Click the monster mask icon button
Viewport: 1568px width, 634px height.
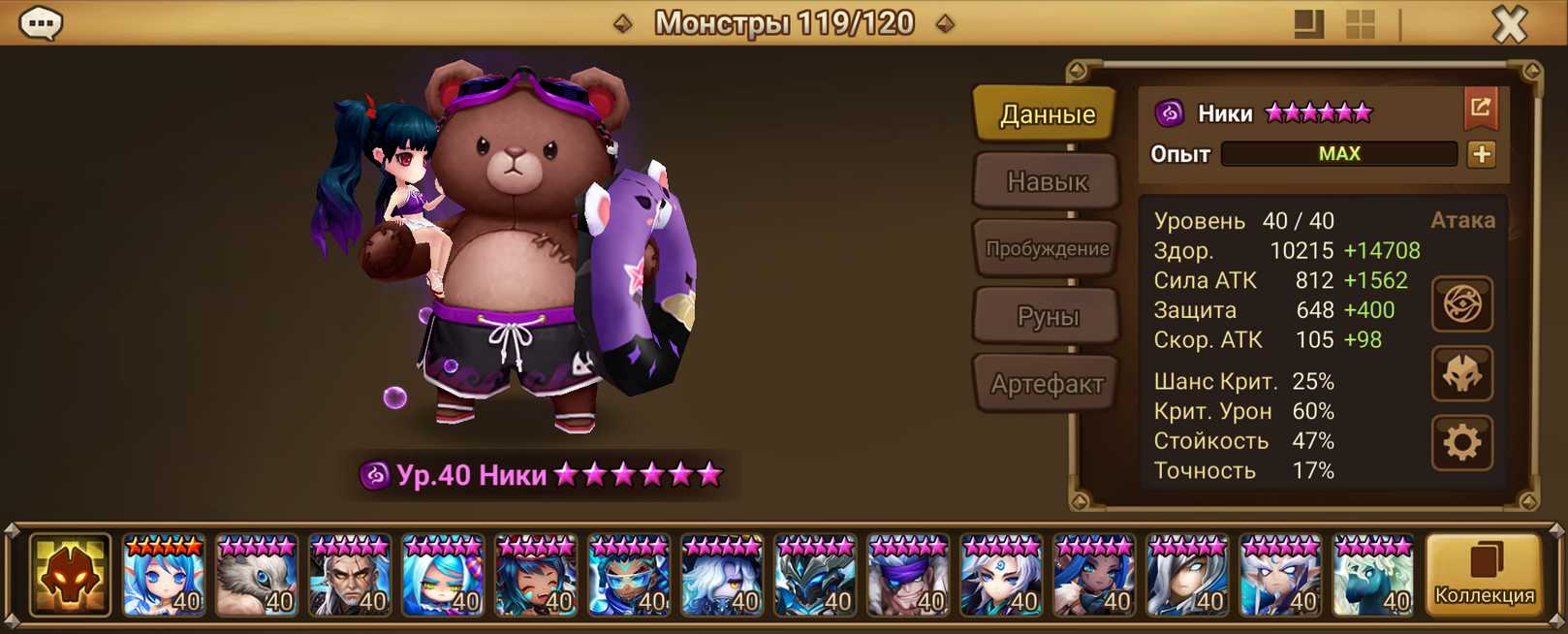coord(1462,374)
